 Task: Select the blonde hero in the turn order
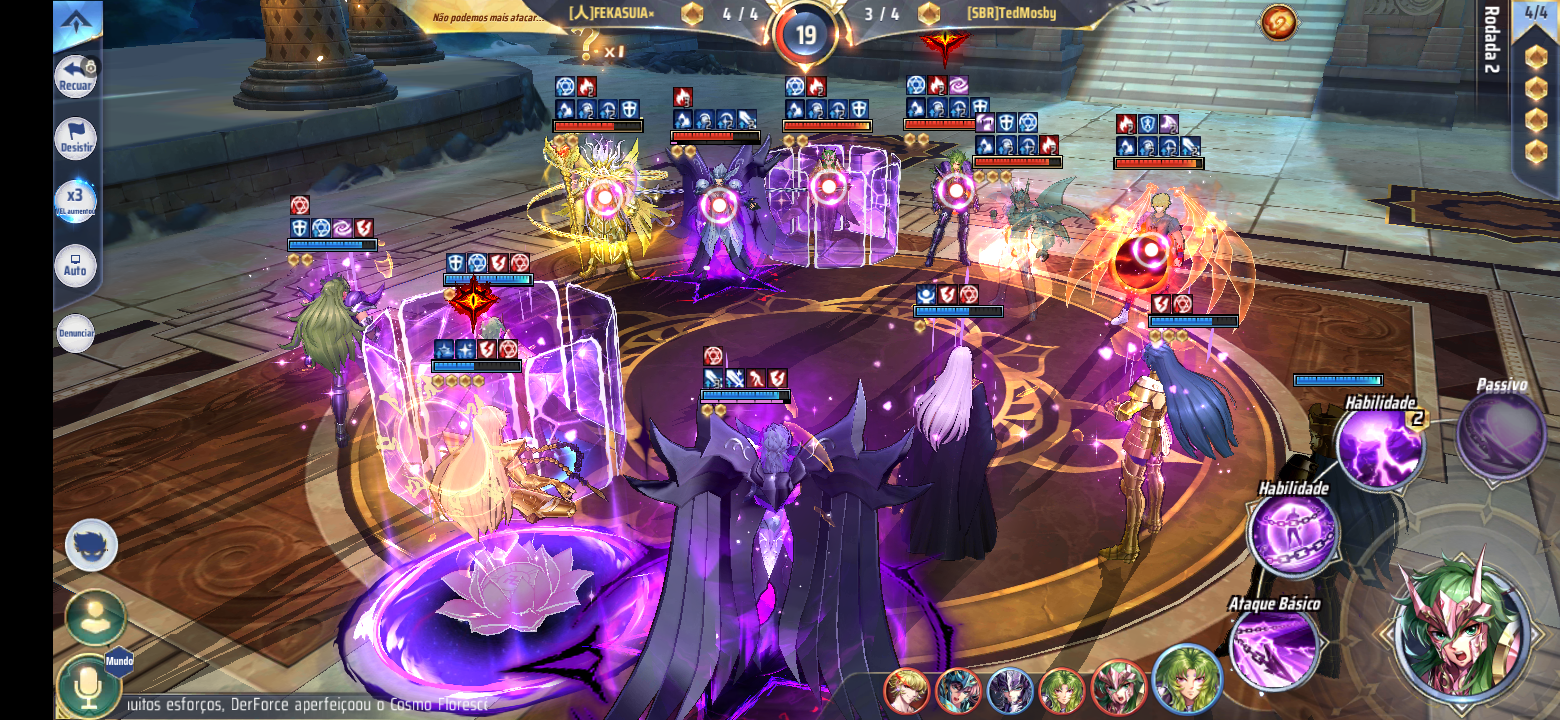pyautogui.click(x=906, y=691)
